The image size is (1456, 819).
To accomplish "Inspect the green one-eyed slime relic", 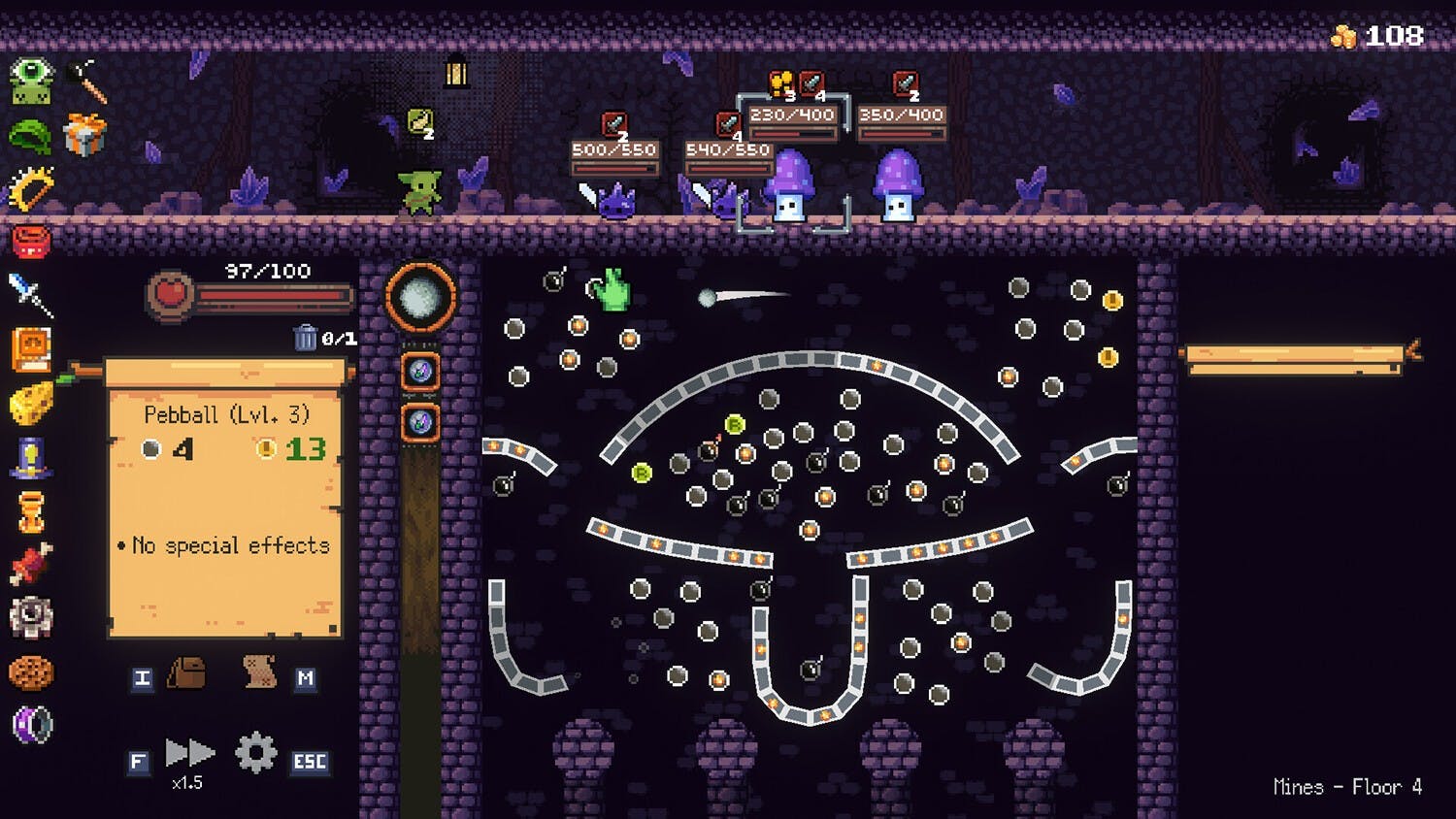I will click(31, 81).
